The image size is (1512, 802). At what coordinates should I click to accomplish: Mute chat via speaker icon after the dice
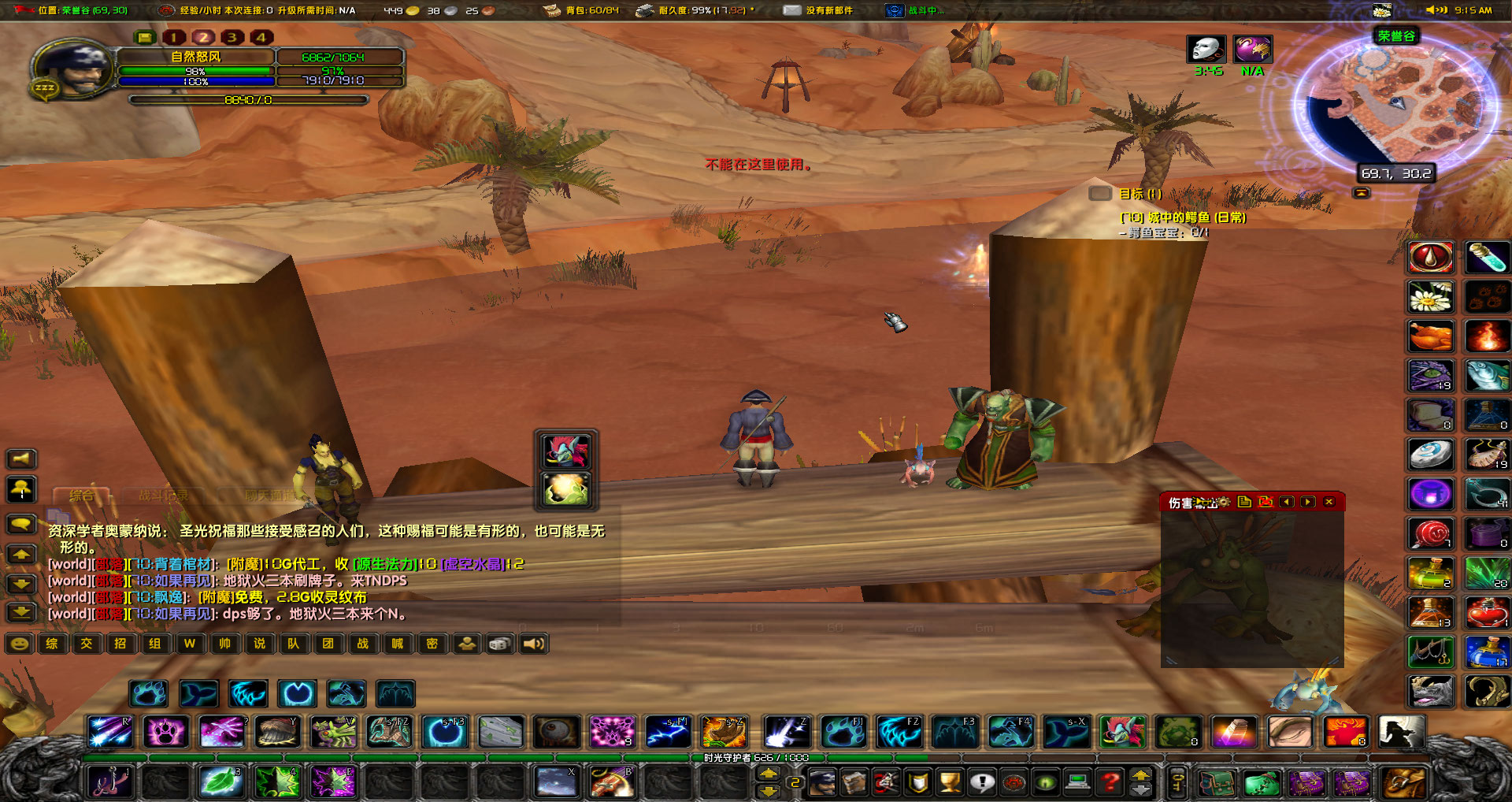[535, 644]
